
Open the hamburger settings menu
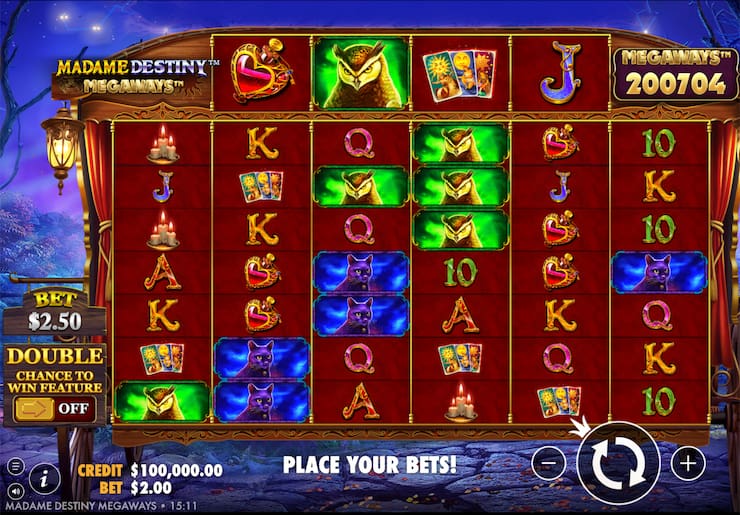[x=15, y=468]
